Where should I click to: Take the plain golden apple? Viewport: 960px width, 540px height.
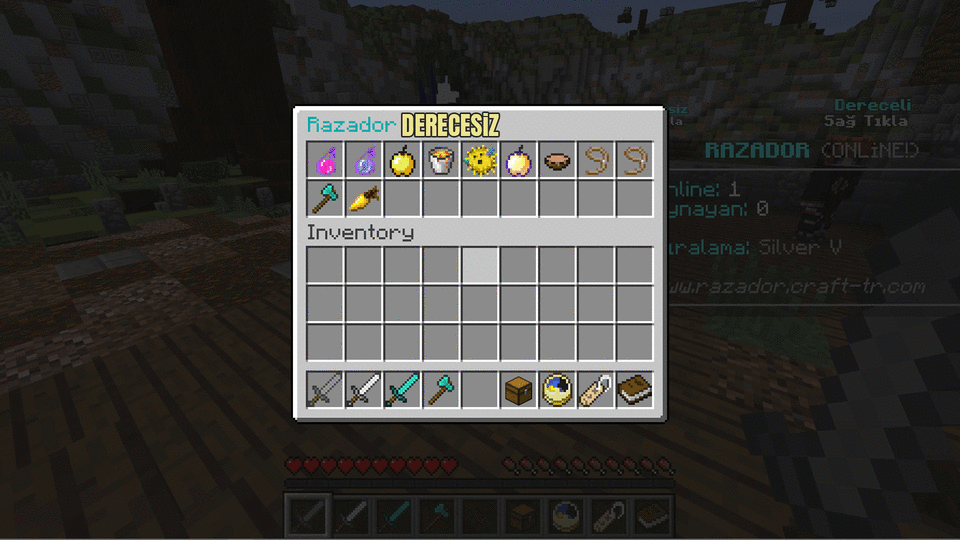(402, 160)
